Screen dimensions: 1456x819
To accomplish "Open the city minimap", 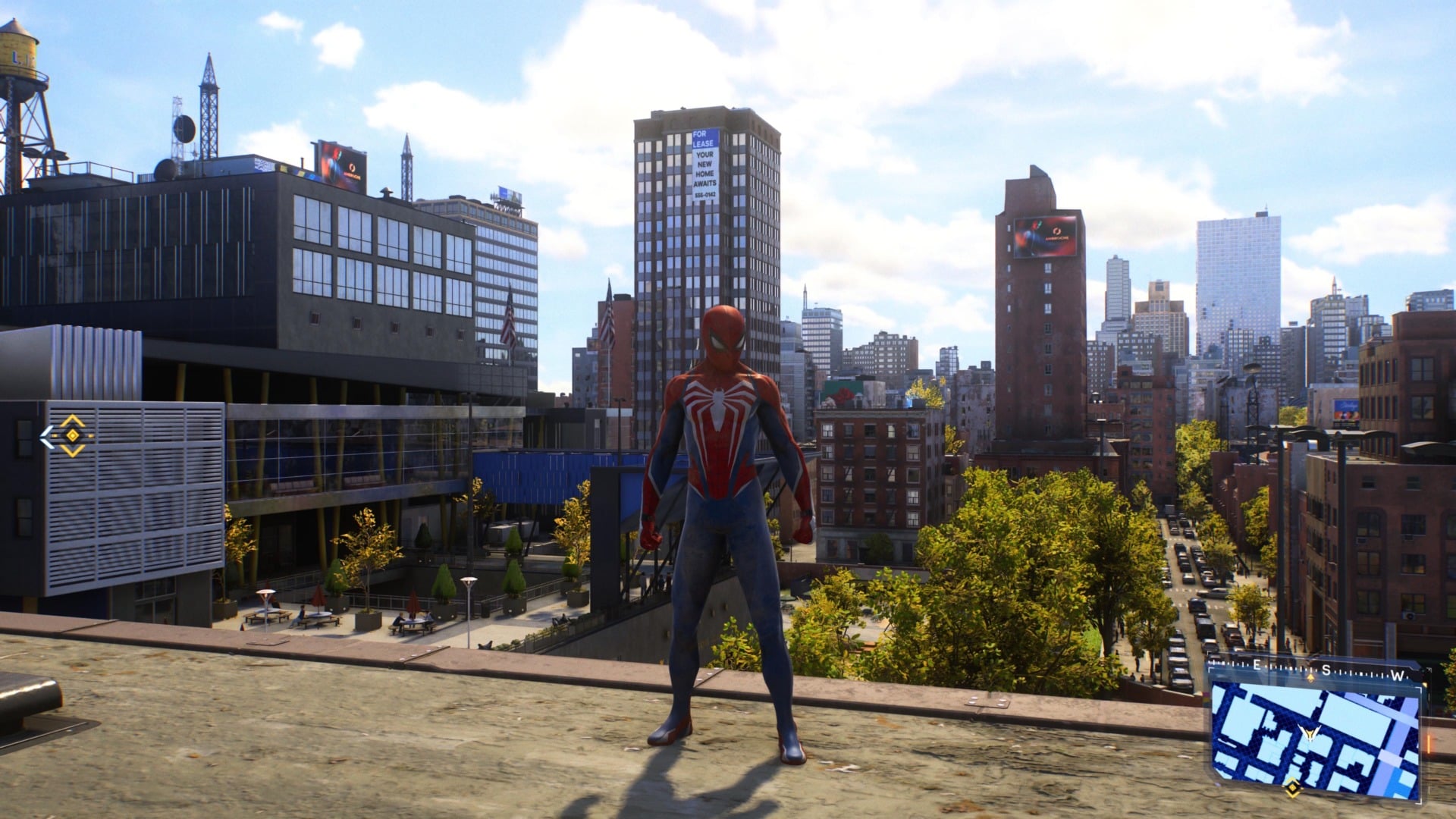I will click(x=1315, y=731).
